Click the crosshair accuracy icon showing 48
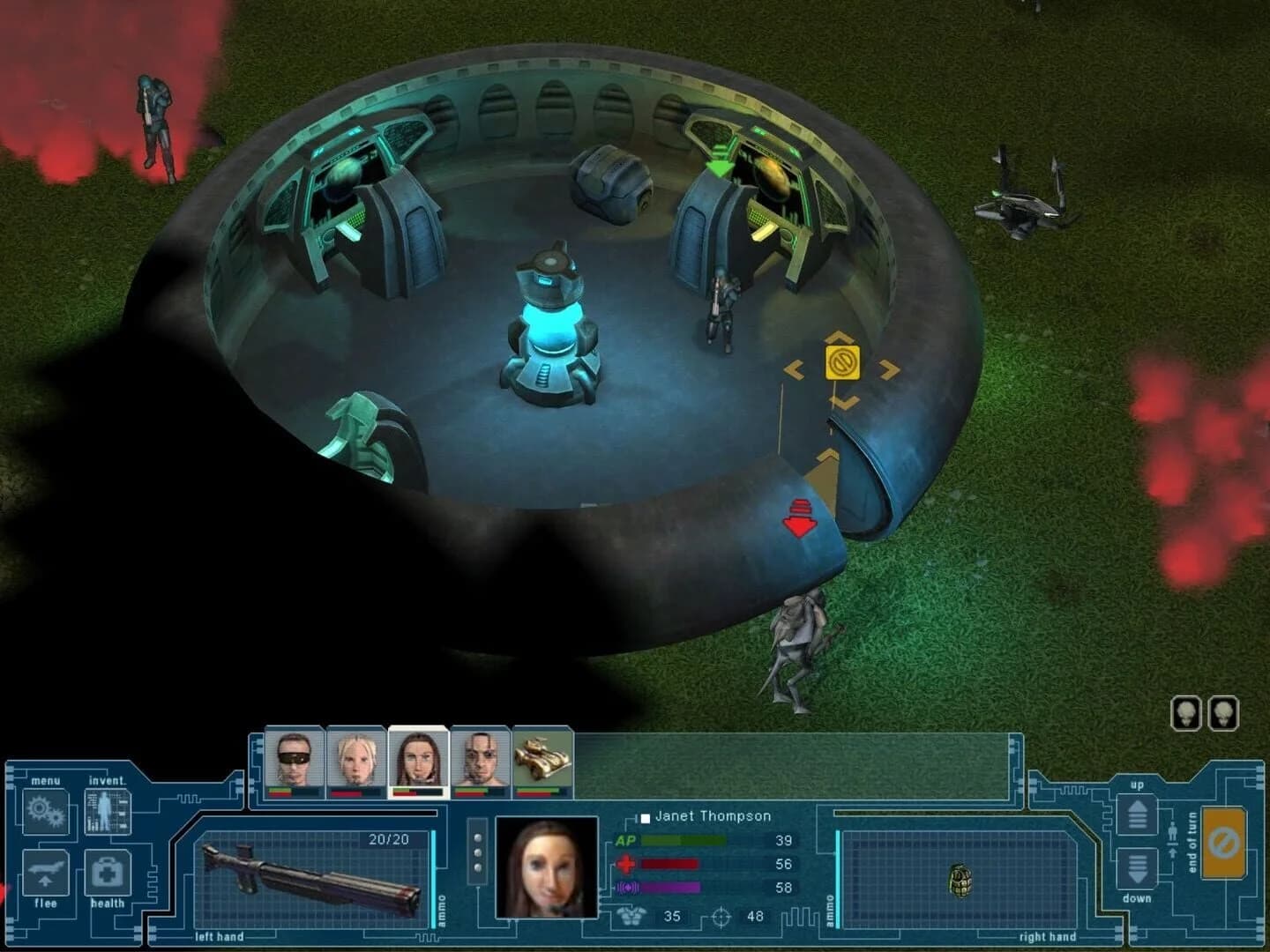 [721, 917]
